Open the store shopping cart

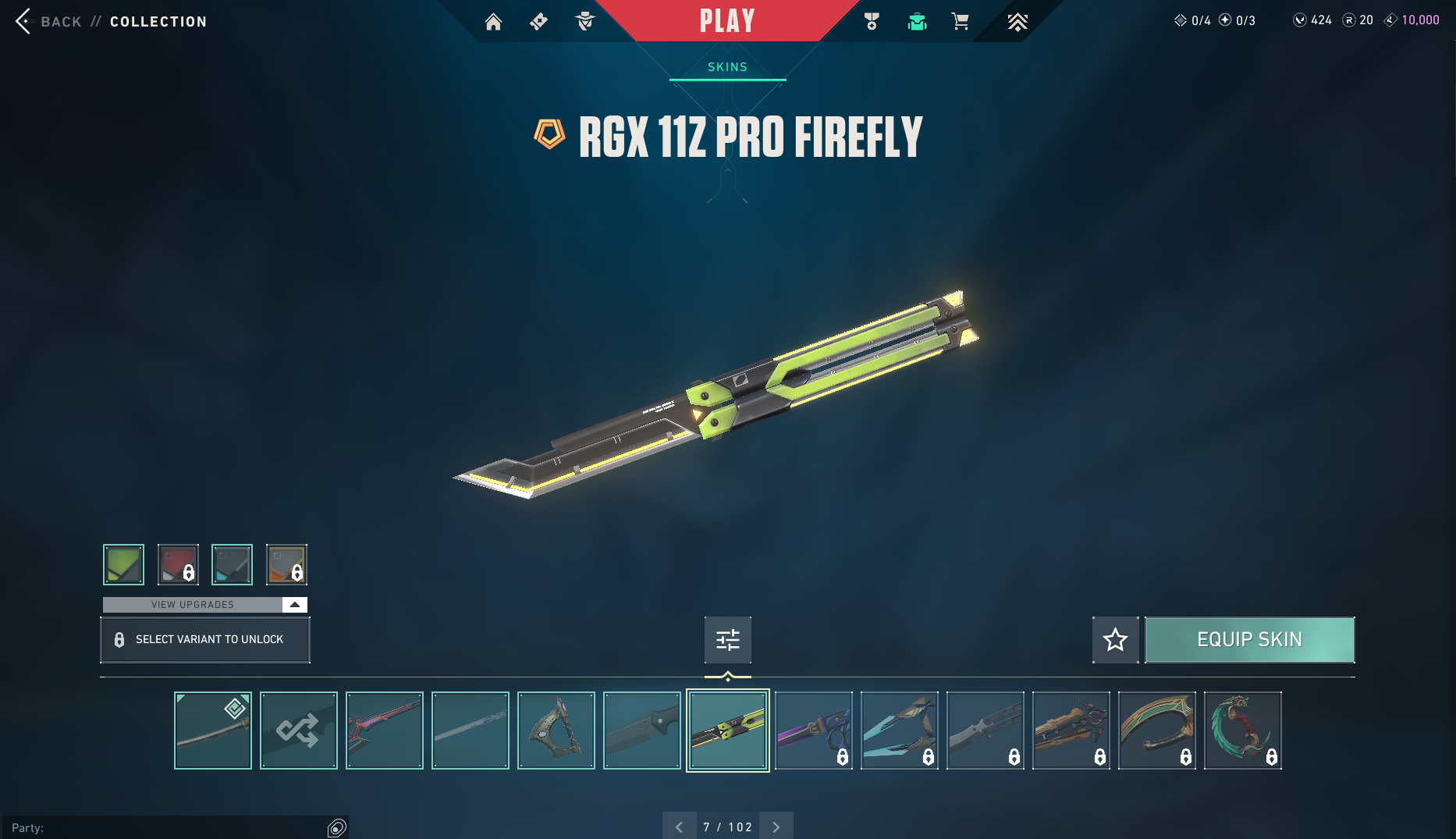(960, 22)
